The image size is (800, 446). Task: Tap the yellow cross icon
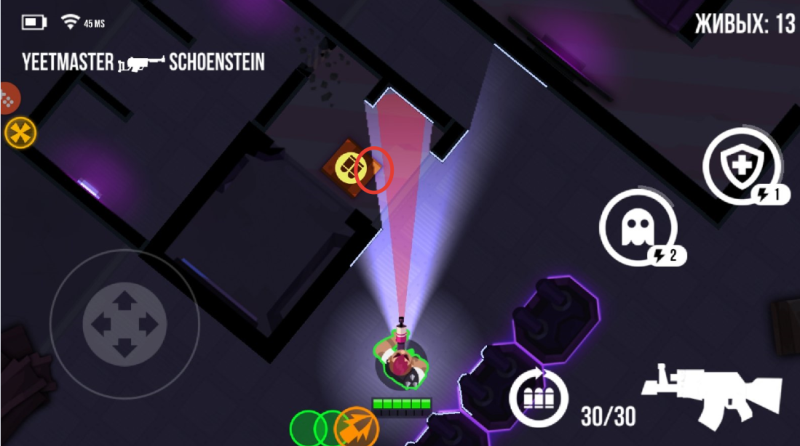point(19,131)
